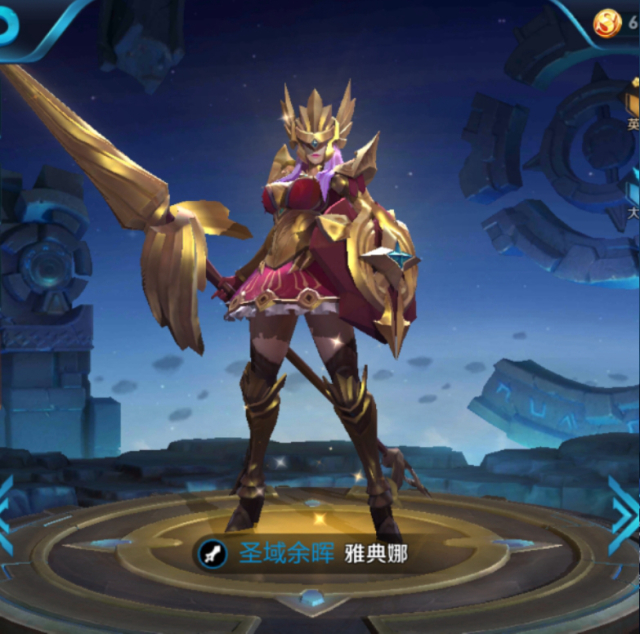Tap the gold coin currency icon
Screen dimensions: 640x634
click(607, 24)
